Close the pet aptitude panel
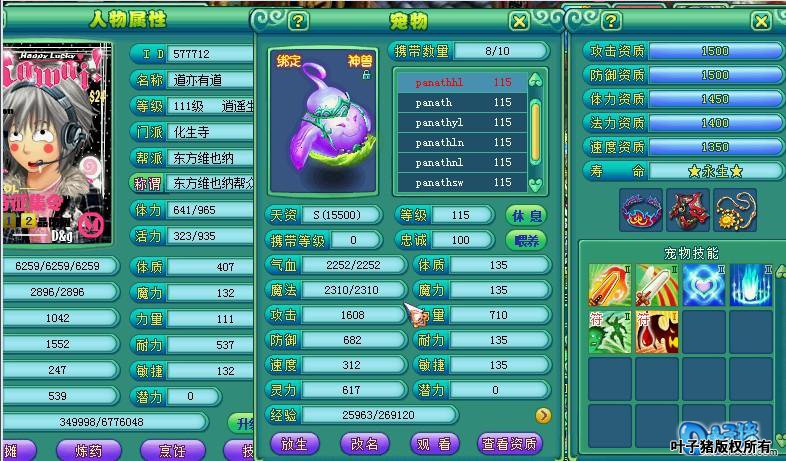Viewport: 786px width, 461px height. point(761,20)
